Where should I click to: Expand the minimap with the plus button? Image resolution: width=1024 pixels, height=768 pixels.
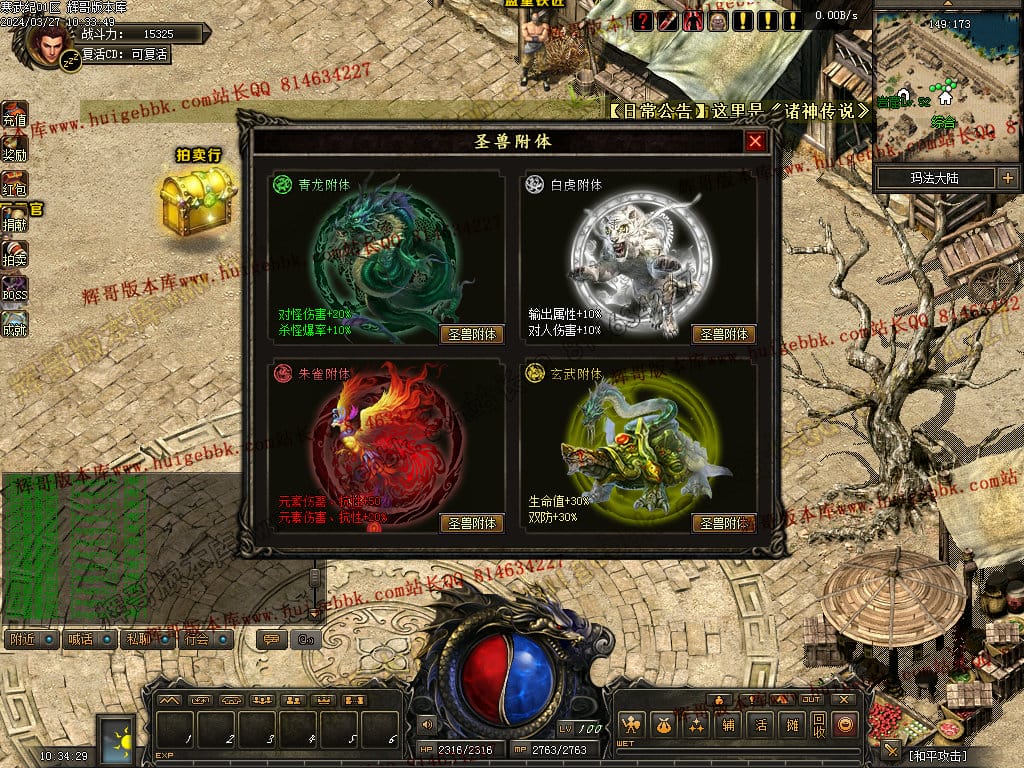coord(1007,178)
